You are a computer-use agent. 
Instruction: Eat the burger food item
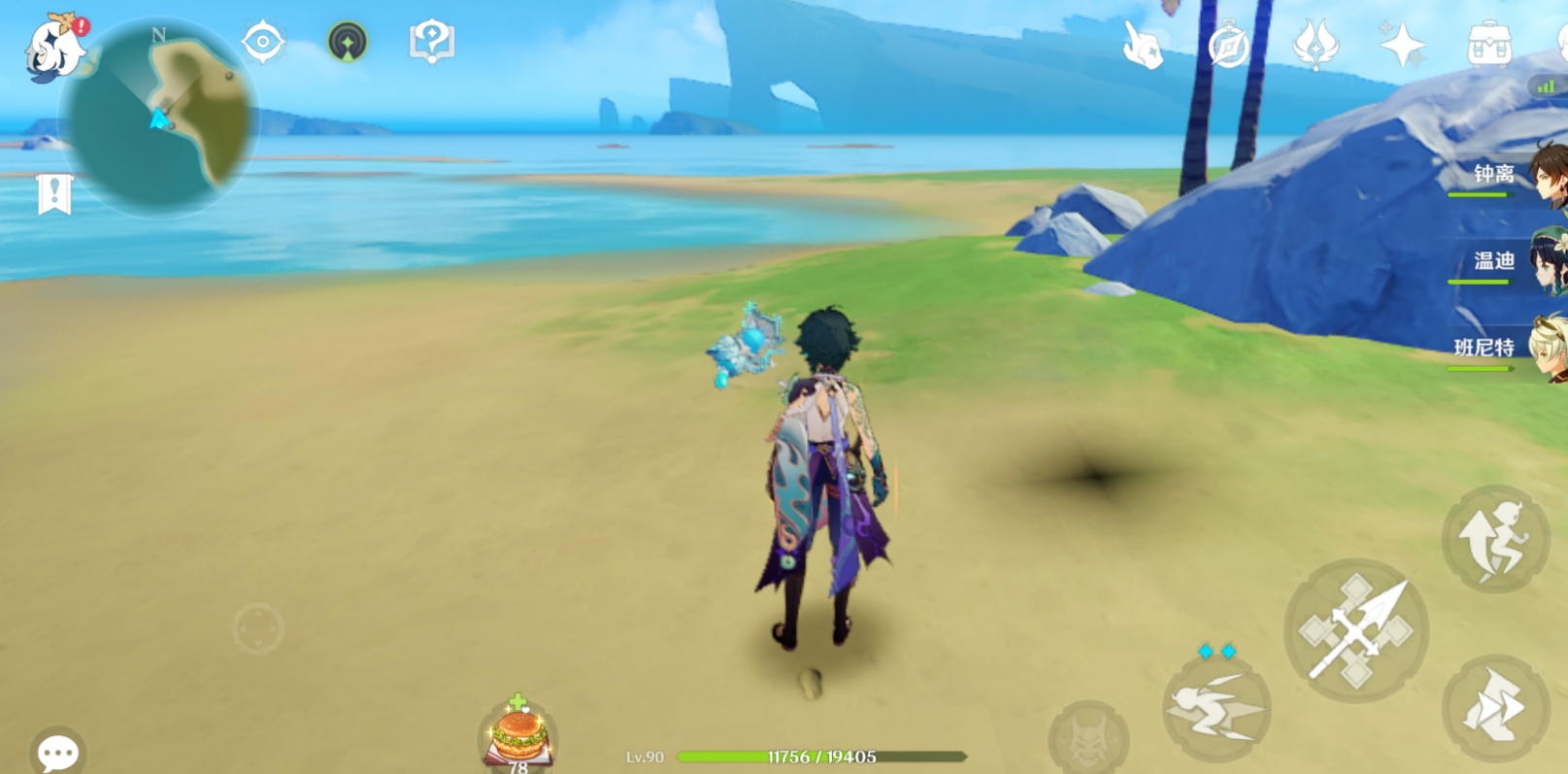coord(518,735)
